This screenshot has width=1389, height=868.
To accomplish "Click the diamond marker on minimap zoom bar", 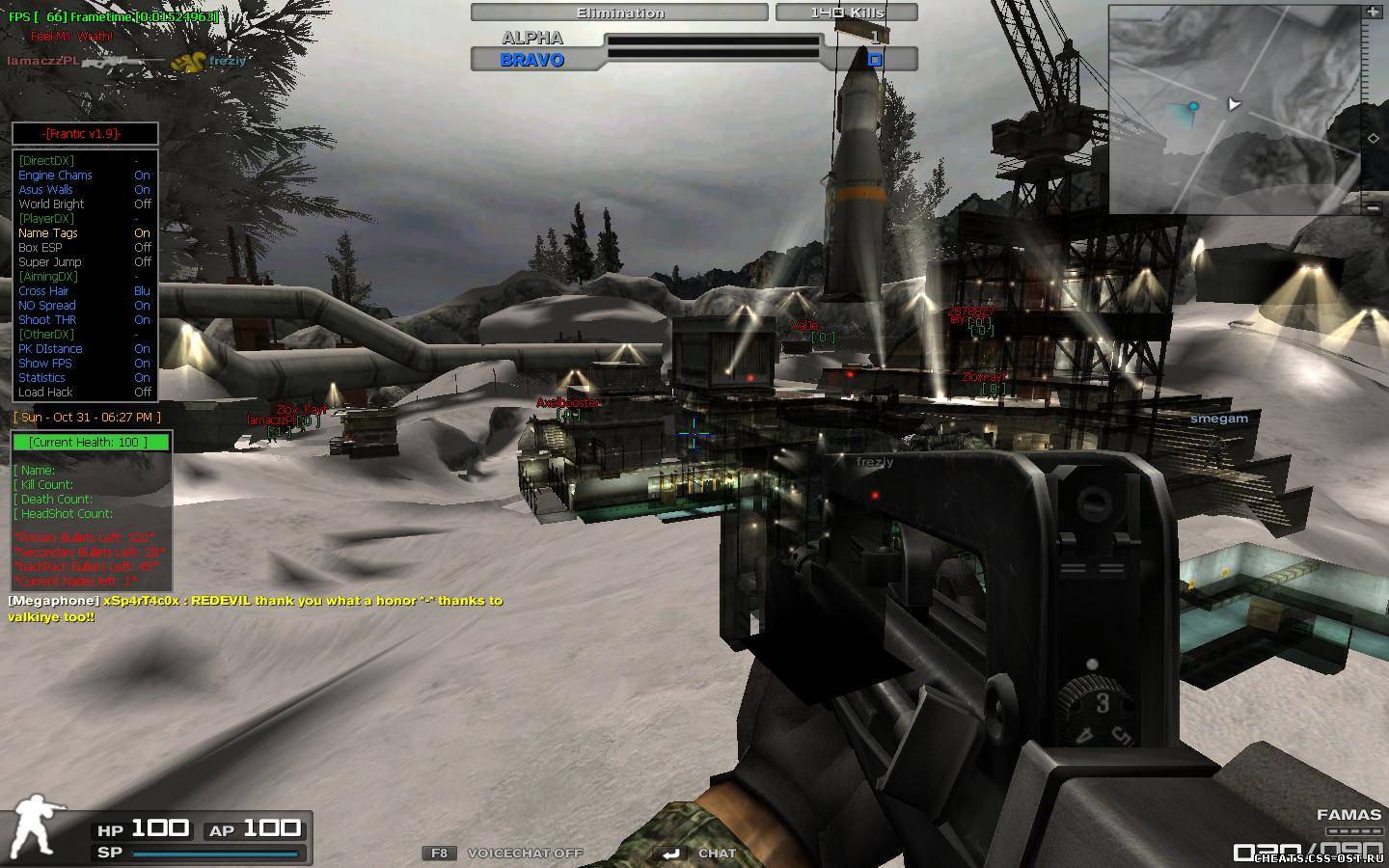I will click(1373, 139).
